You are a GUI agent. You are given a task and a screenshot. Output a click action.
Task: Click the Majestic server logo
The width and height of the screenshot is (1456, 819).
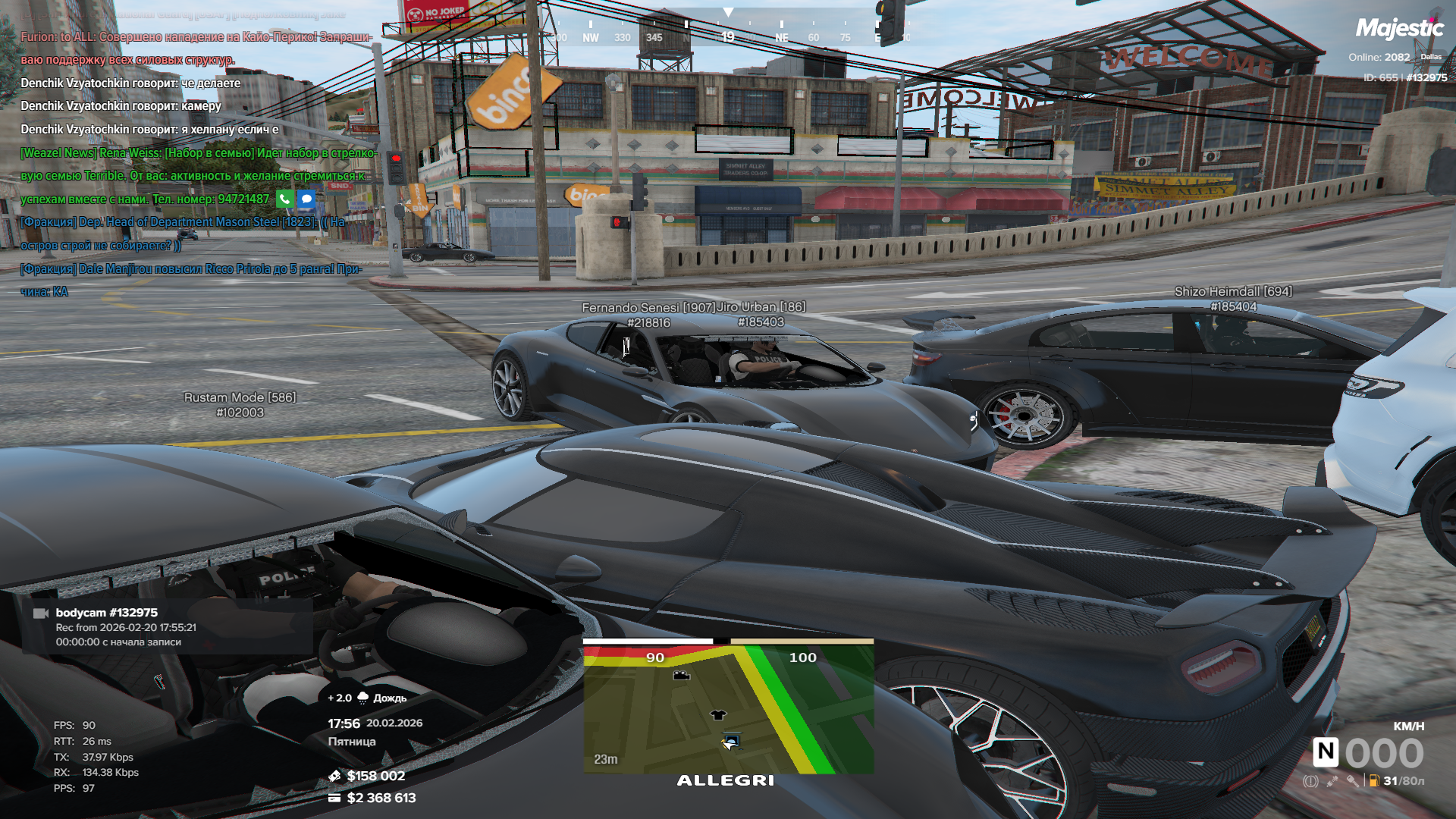tap(1399, 29)
